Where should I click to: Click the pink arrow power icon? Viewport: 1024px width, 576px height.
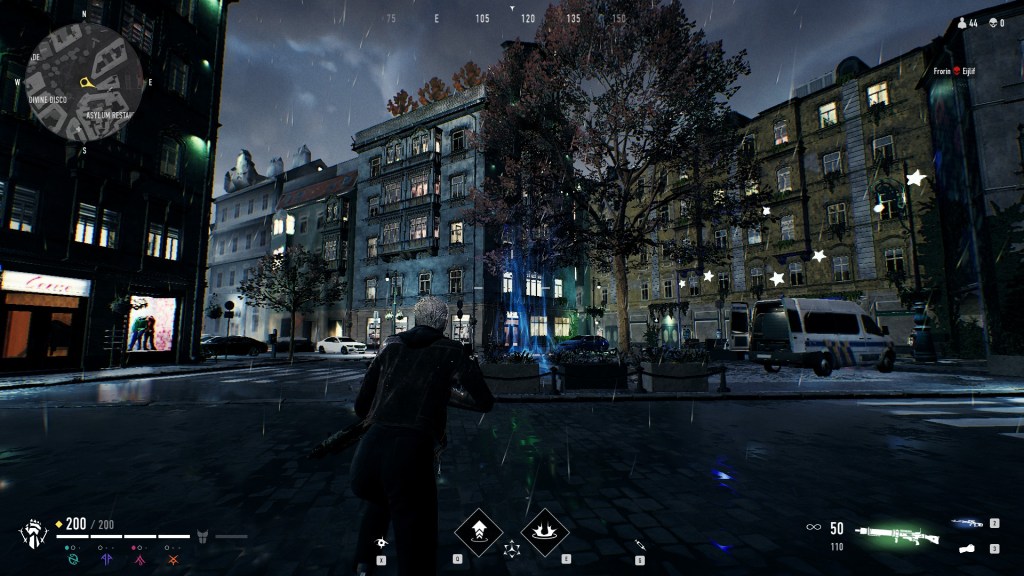coord(141,559)
